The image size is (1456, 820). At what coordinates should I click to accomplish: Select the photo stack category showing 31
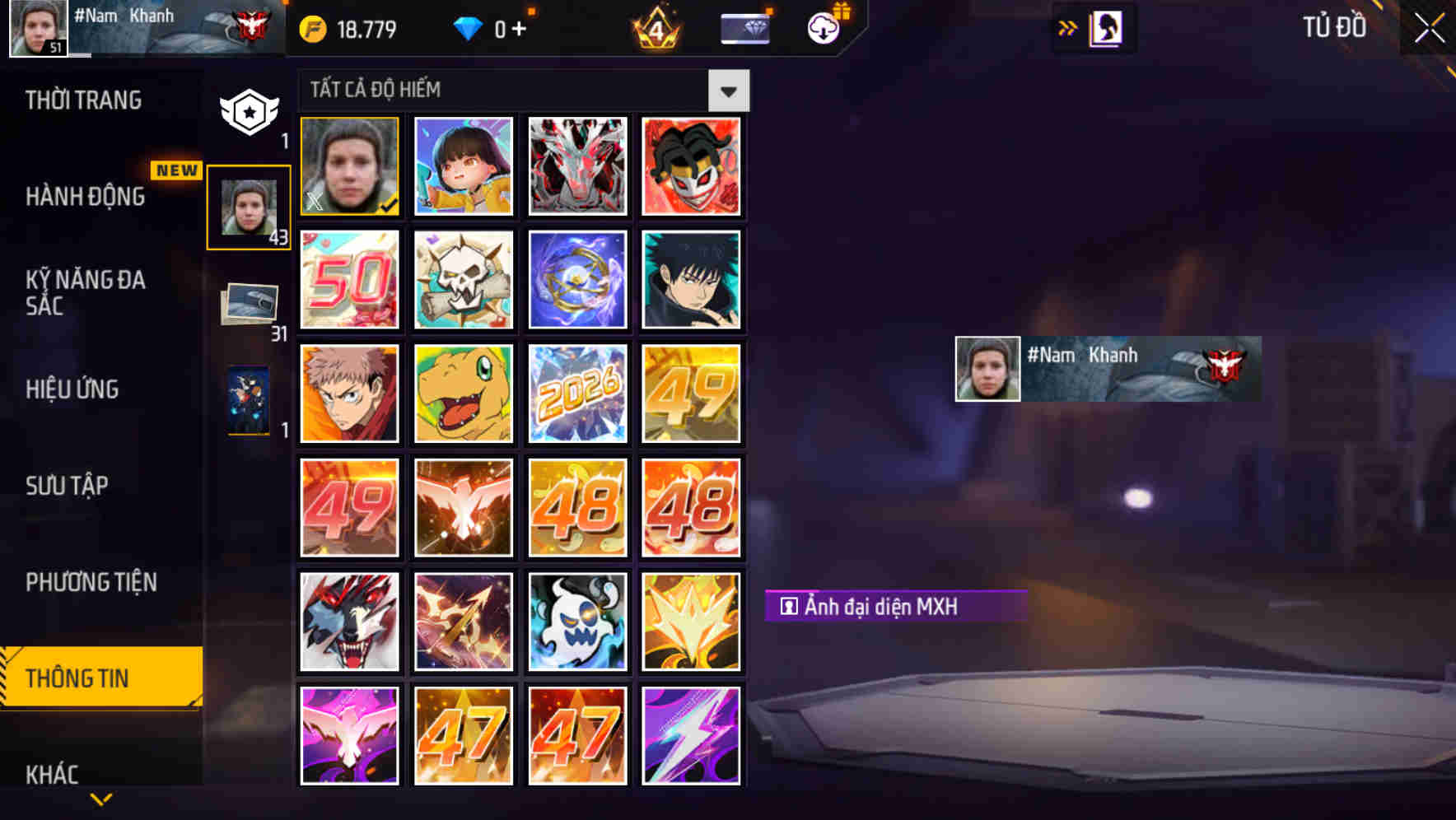click(250, 305)
